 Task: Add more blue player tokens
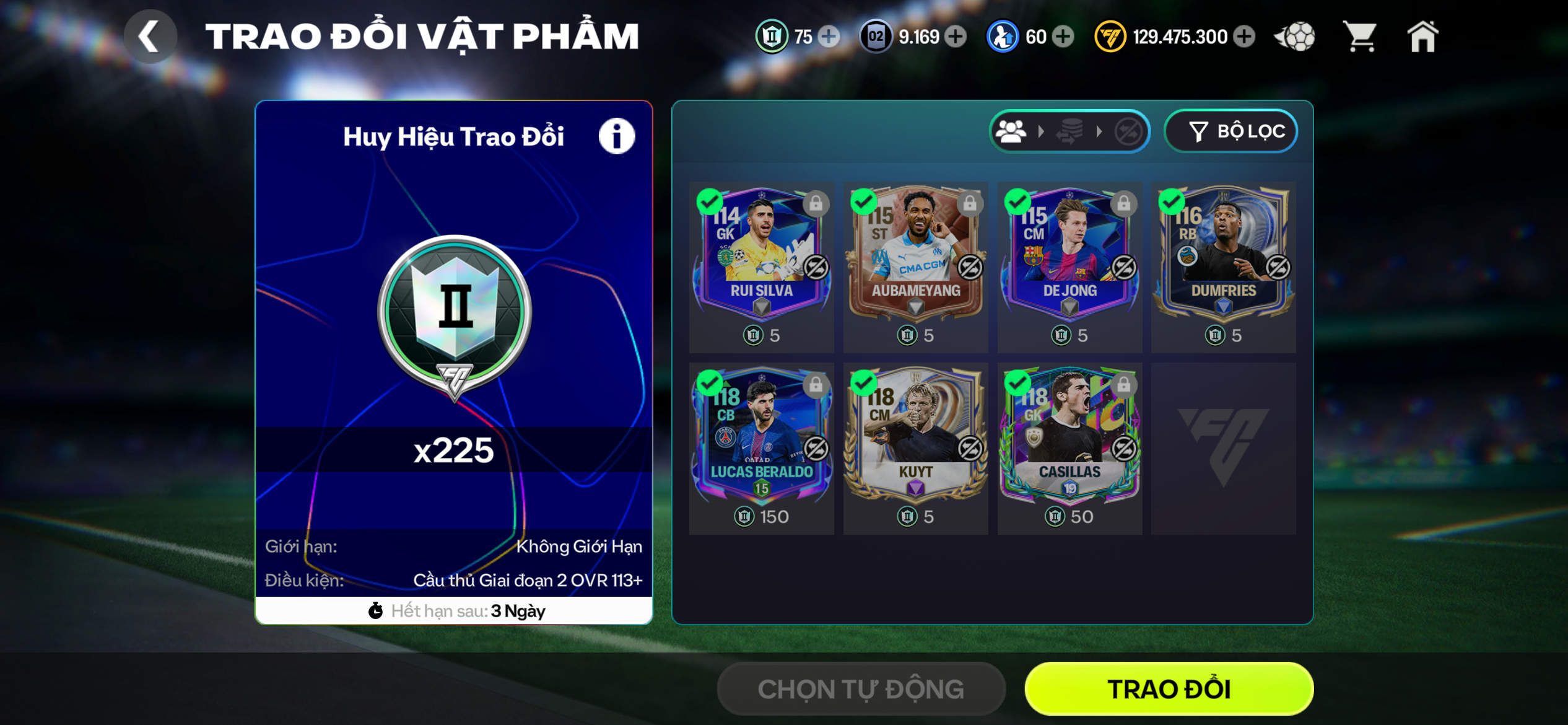pos(1063,37)
